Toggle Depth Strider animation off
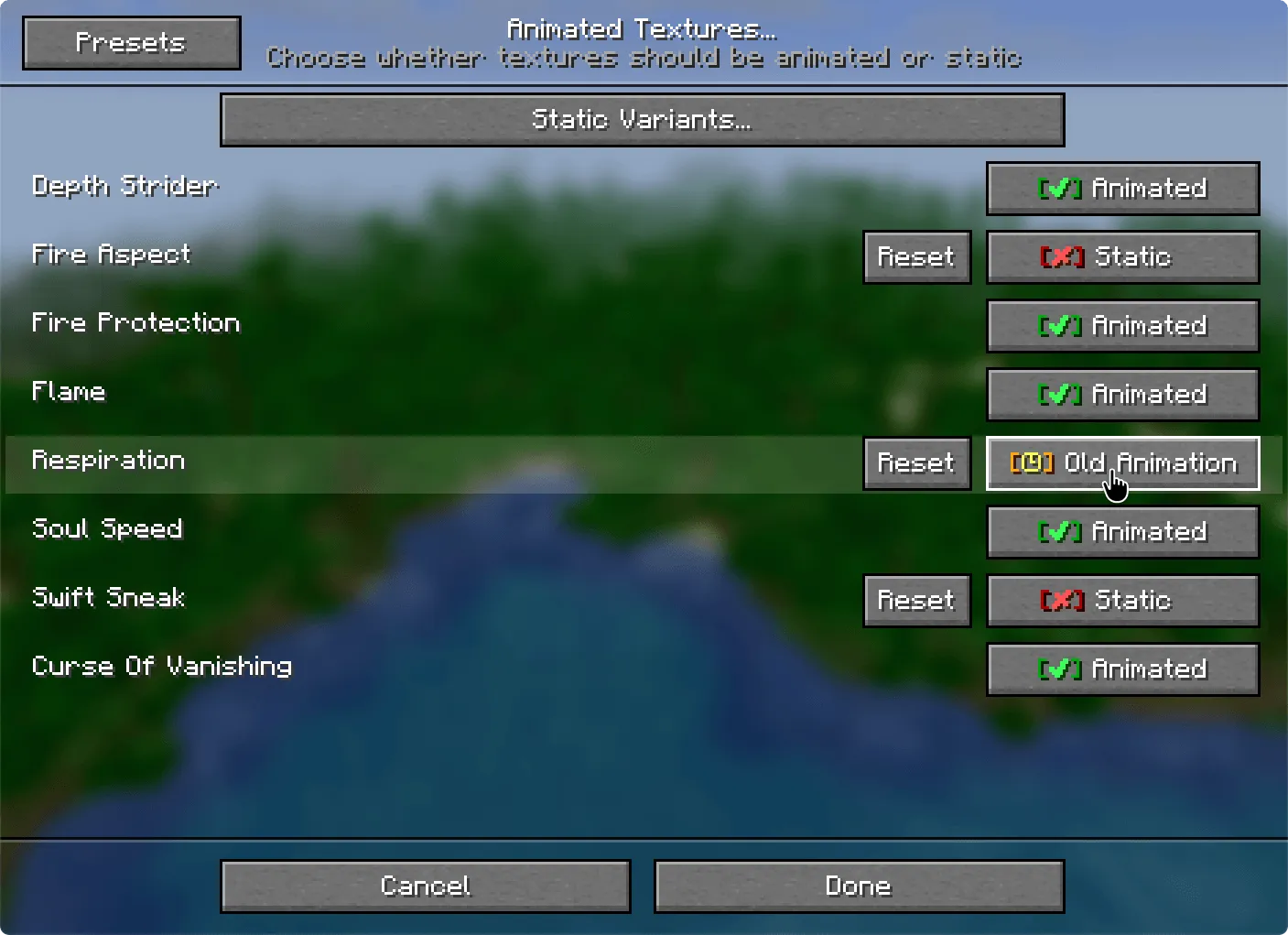The height and width of the screenshot is (935, 1288). tap(1122, 189)
